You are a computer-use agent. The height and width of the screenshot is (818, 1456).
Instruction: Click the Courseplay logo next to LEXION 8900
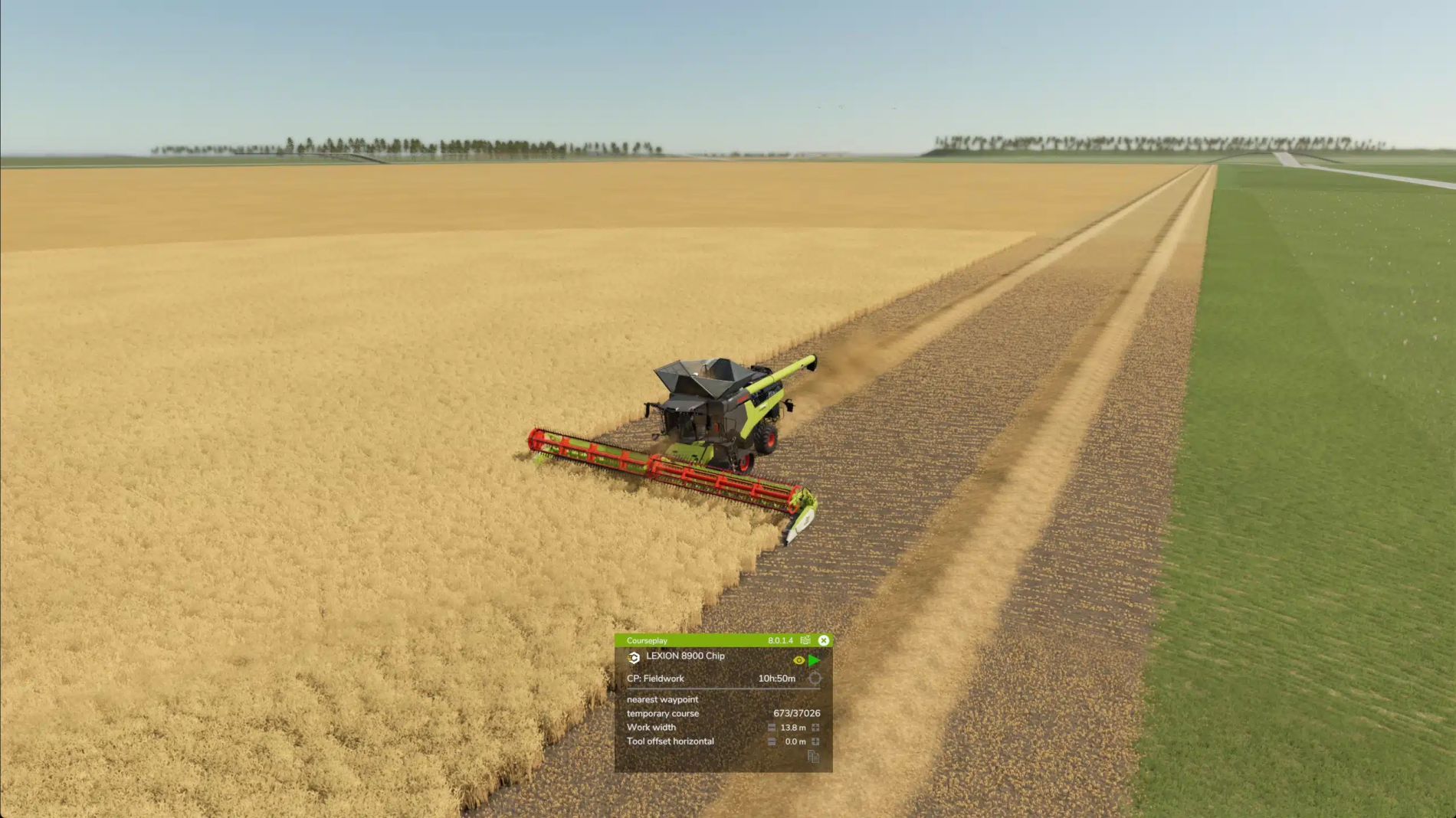634,657
